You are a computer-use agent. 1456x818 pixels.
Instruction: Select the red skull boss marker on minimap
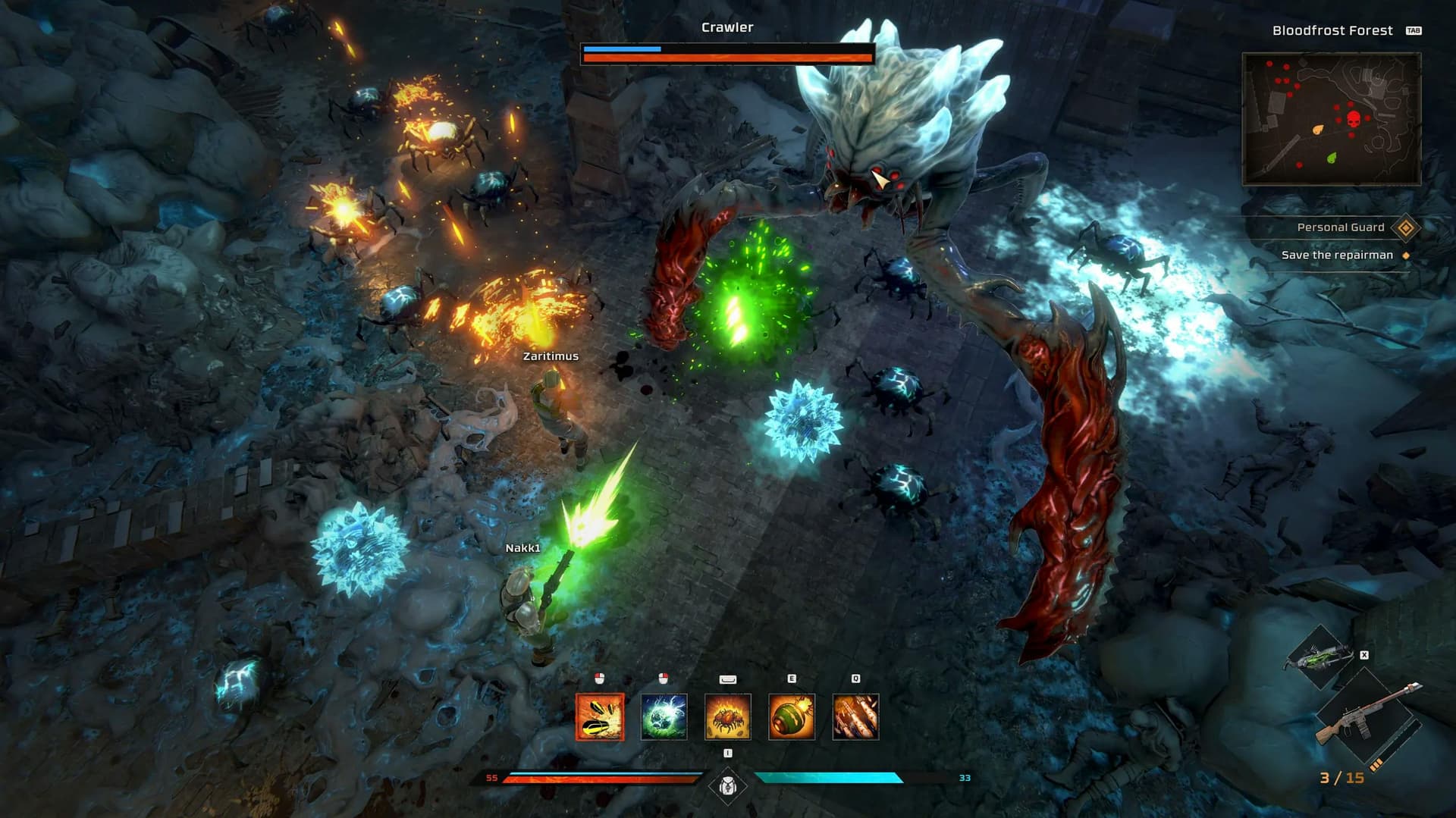[x=1354, y=119]
